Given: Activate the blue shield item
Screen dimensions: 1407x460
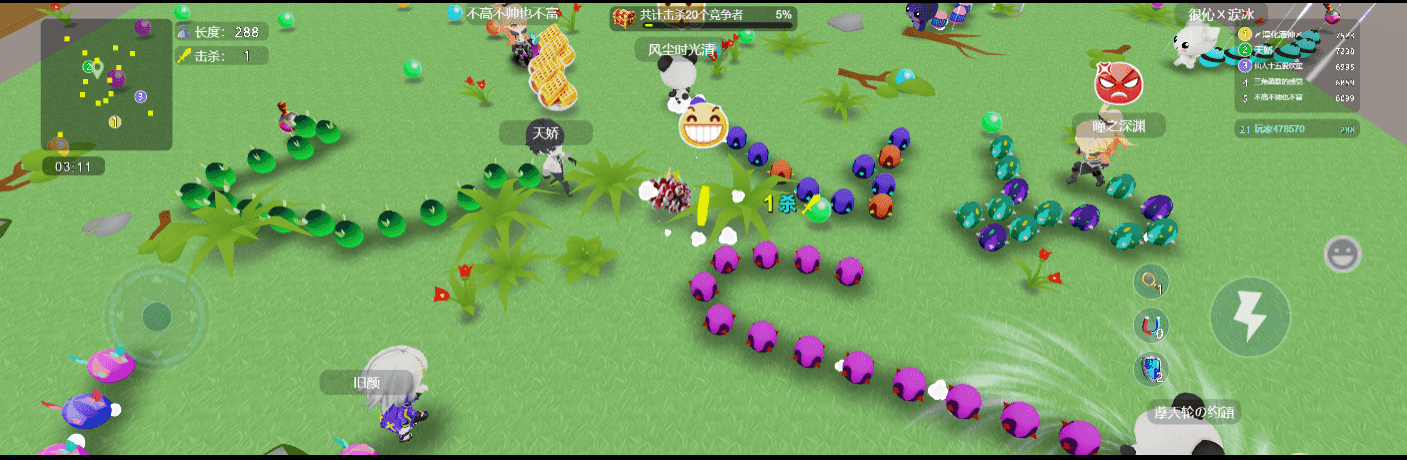Looking at the screenshot, I should pos(1152,368).
